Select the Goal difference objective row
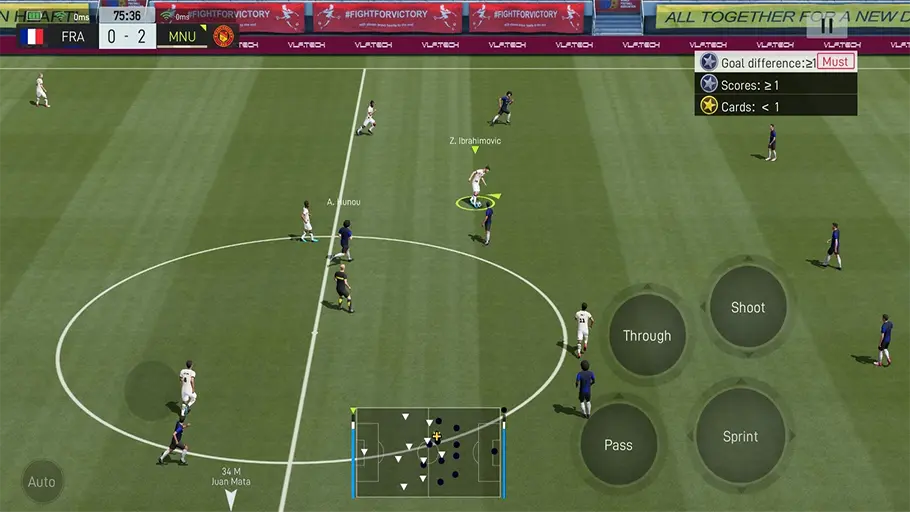Screen dimensions: 910x512 click(x=775, y=62)
